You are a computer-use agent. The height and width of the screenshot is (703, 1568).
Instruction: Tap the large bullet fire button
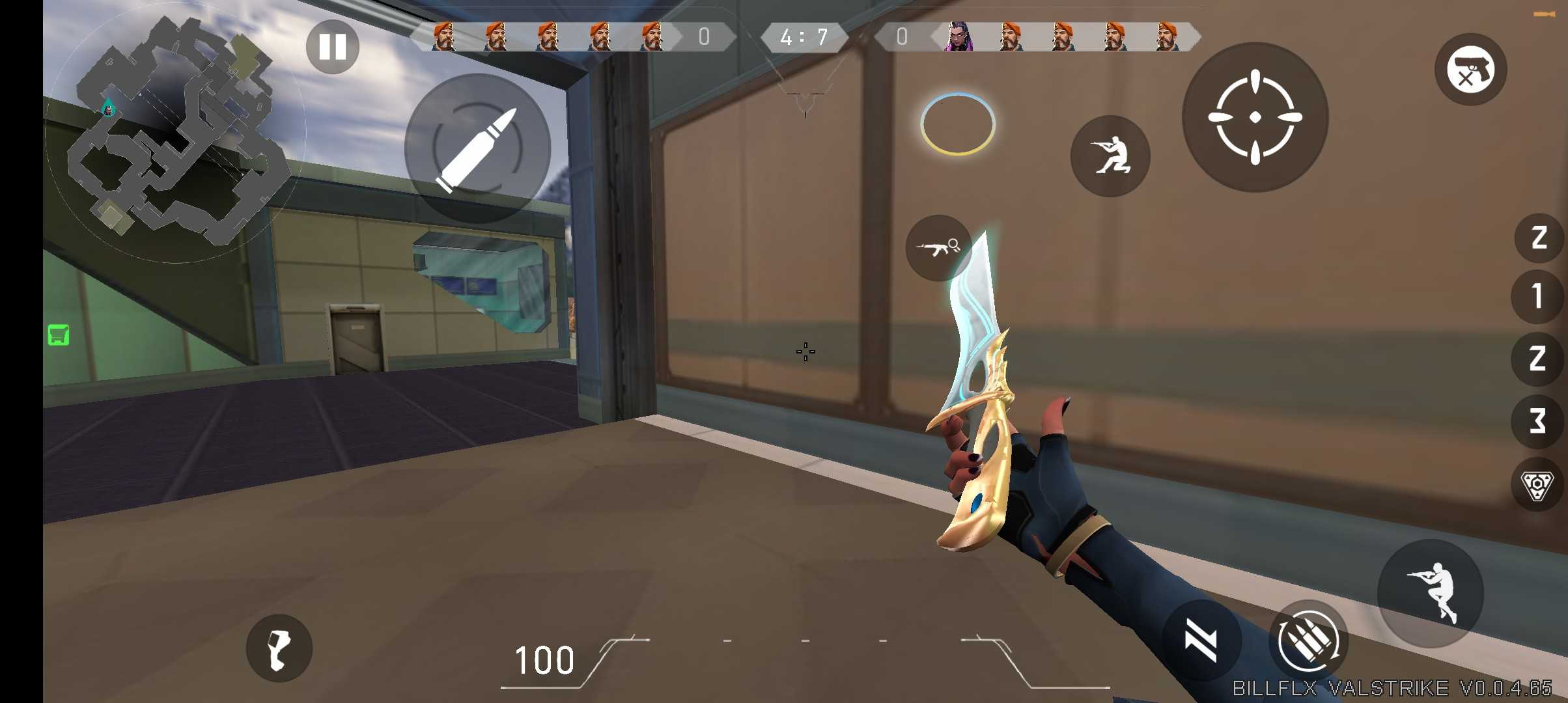point(477,148)
